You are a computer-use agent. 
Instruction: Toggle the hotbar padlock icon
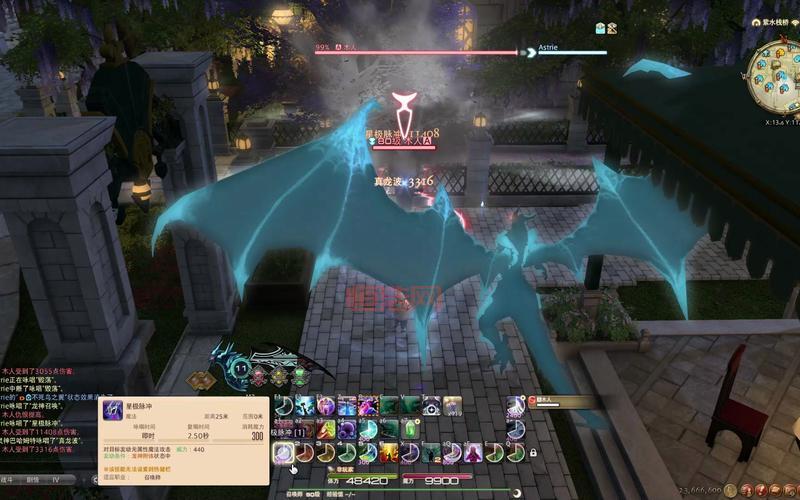[x=533, y=453]
